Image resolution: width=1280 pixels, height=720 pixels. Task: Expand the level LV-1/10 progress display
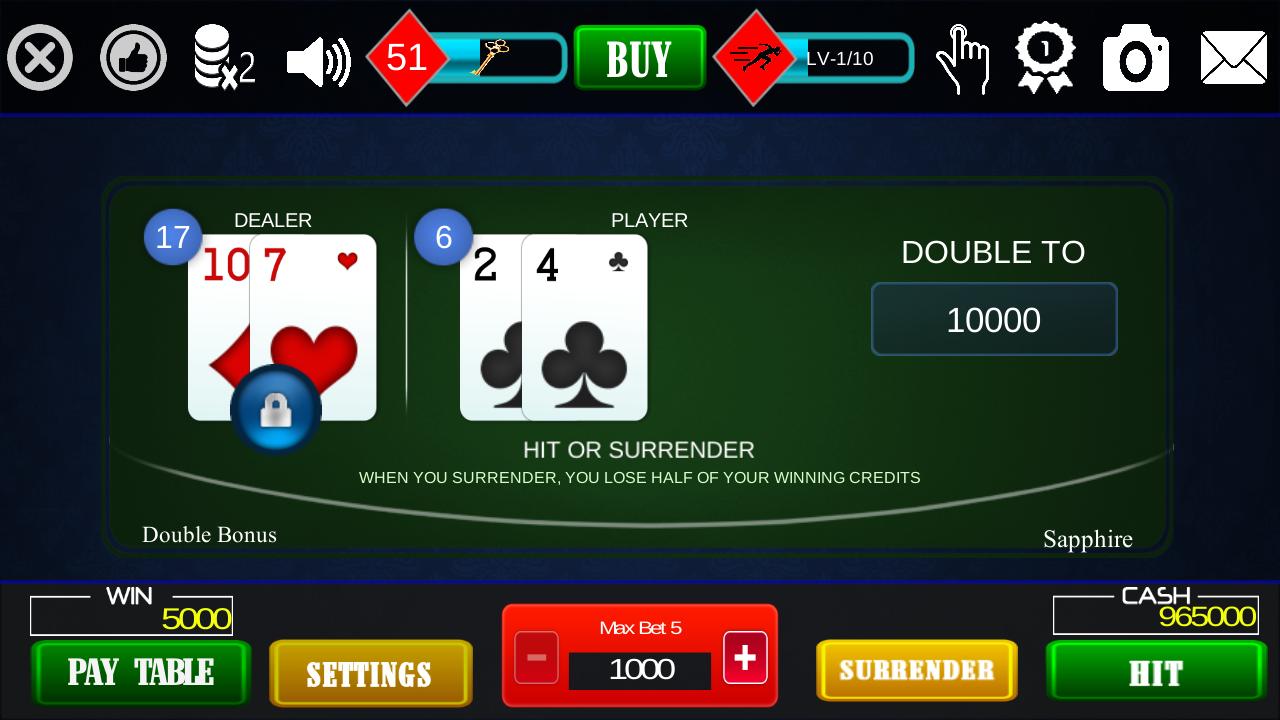(848, 58)
